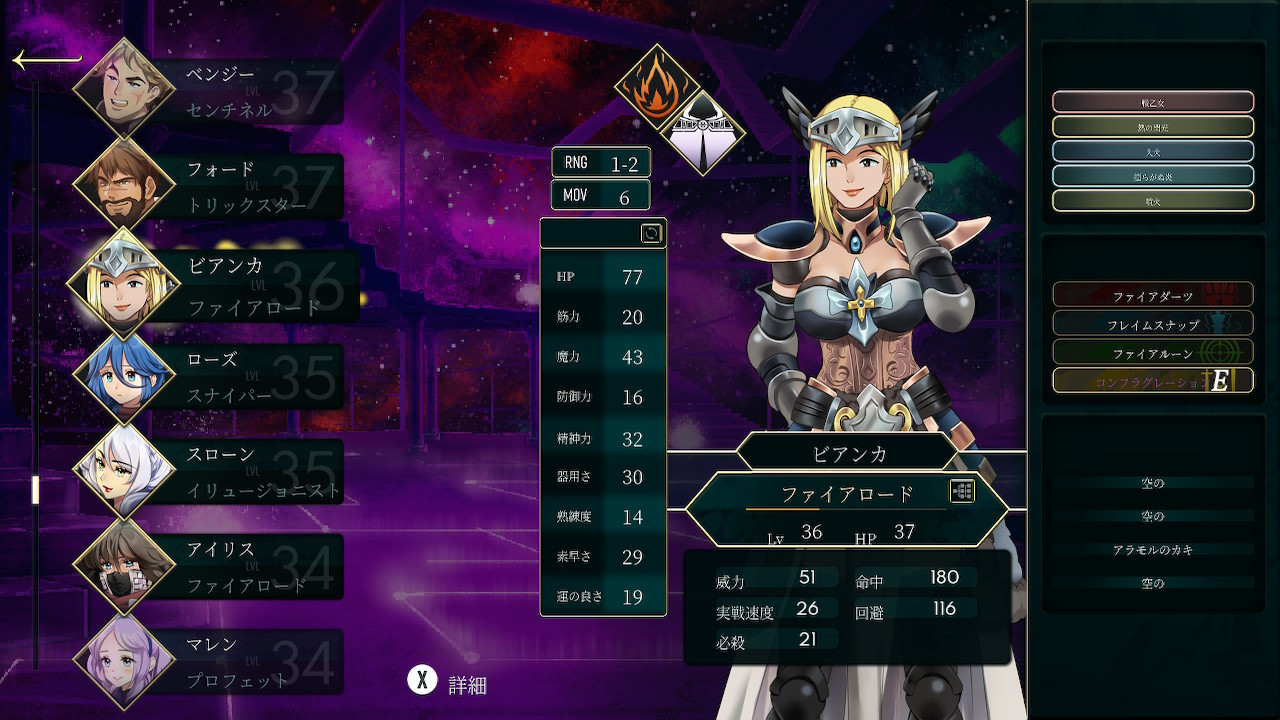Toggle the stats view swap icon
The width and height of the screenshot is (1280, 720).
[x=651, y=233]
